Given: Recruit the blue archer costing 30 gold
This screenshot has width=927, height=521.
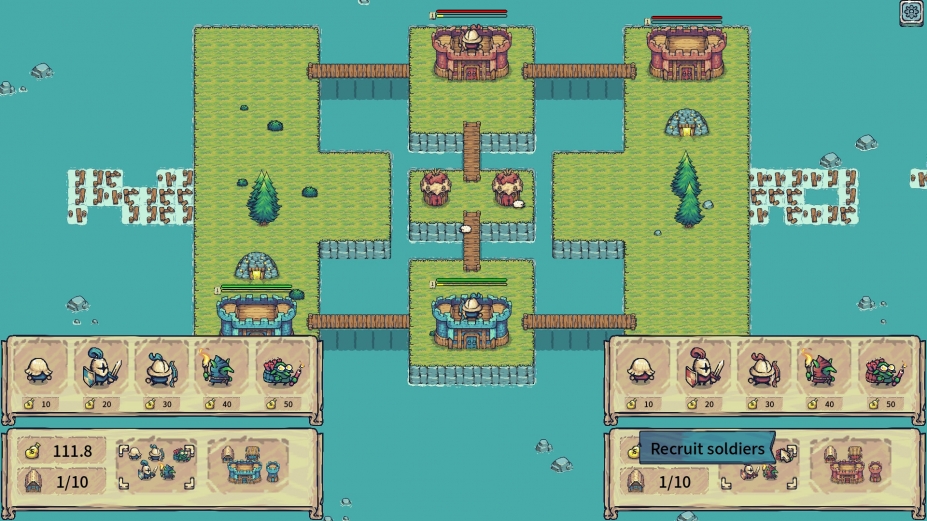Looking at the screenshot, I should click(159, 371).
